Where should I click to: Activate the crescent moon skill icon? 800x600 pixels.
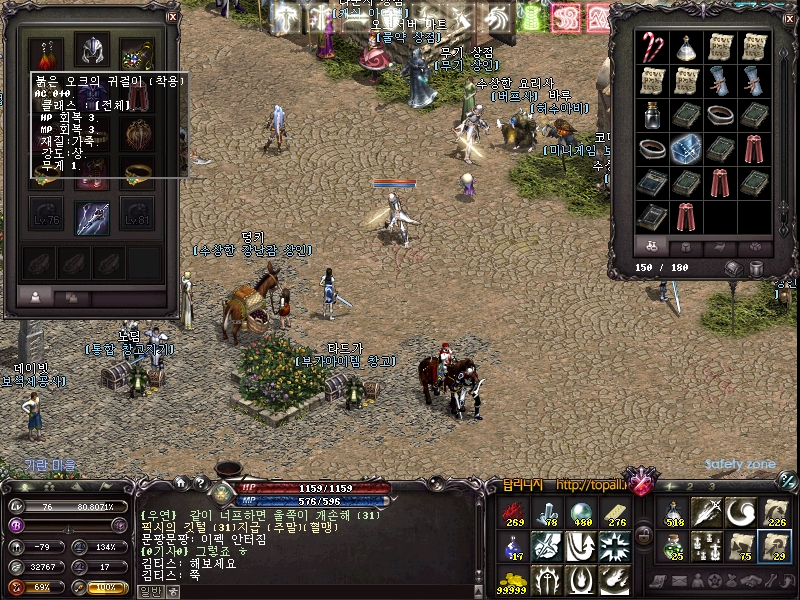741,512
